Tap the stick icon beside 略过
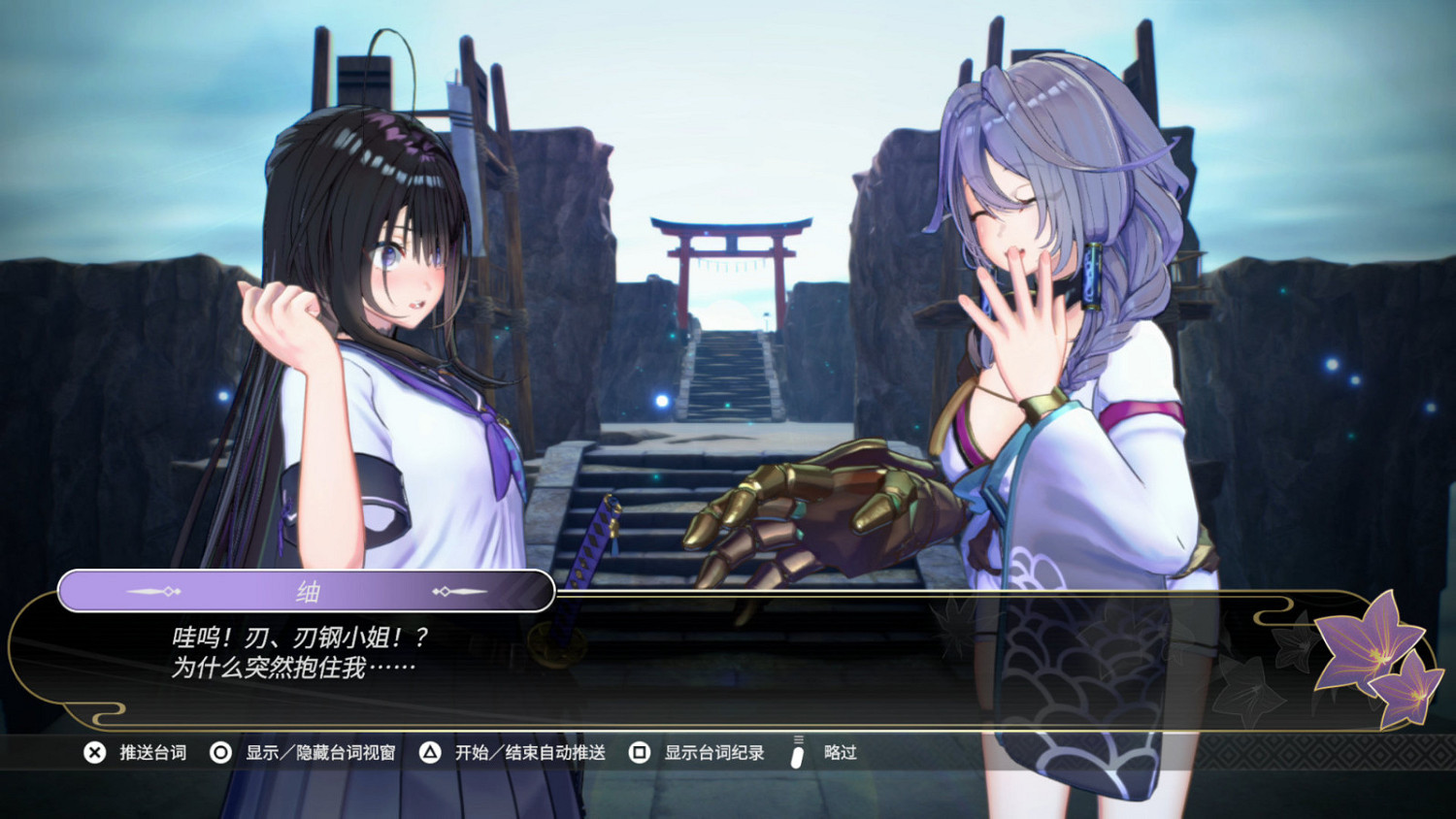Image resolution: width=1456 pixels, height=819 pixels. click(x=797, y=752)
